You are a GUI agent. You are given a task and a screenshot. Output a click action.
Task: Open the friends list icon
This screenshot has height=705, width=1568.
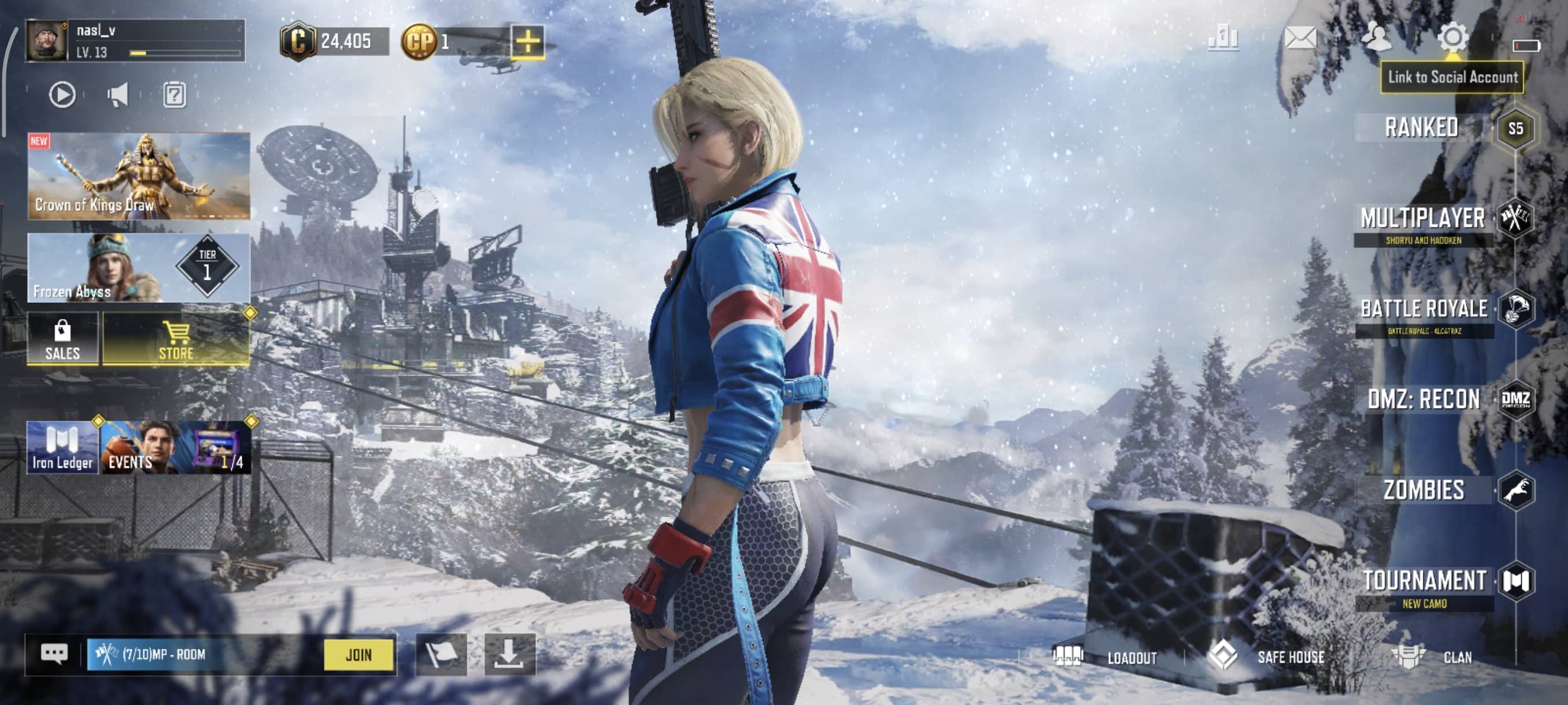point(1375,38)
